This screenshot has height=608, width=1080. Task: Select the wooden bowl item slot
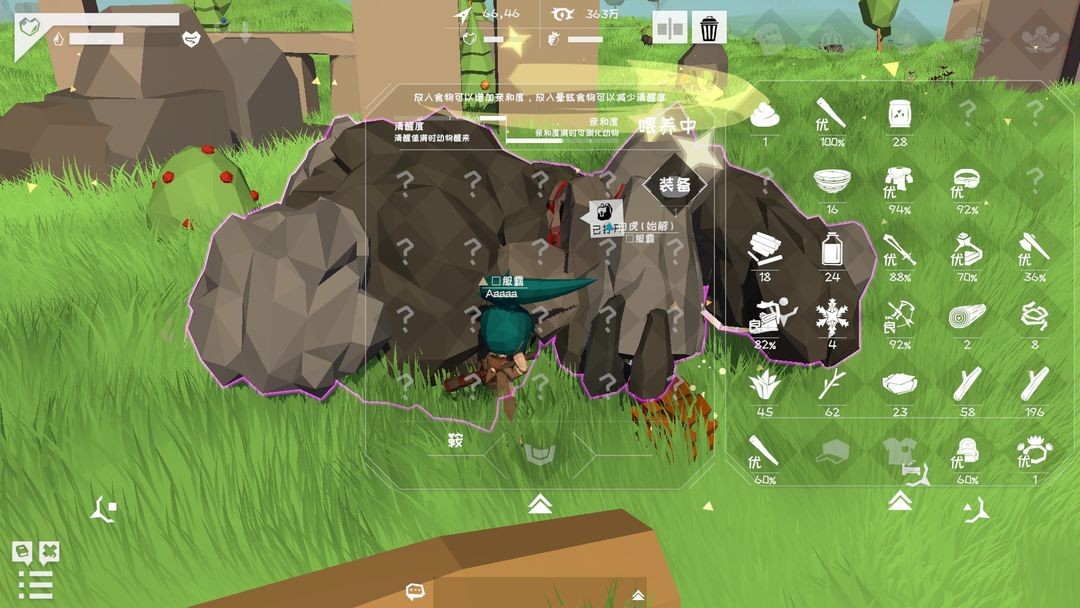click(x=831, y=181)
